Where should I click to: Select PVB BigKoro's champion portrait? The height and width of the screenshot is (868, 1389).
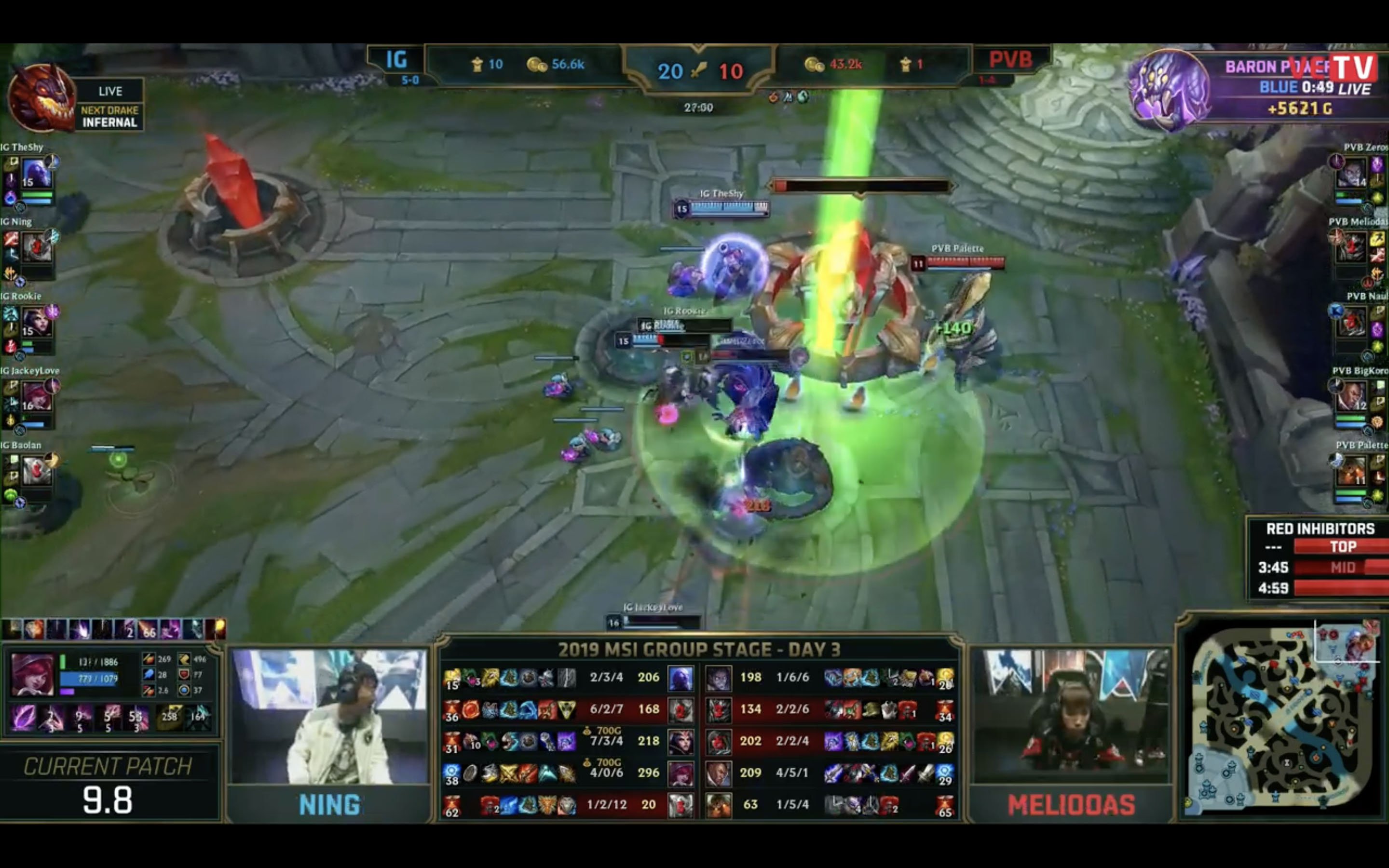click(x=1351, y=397)
